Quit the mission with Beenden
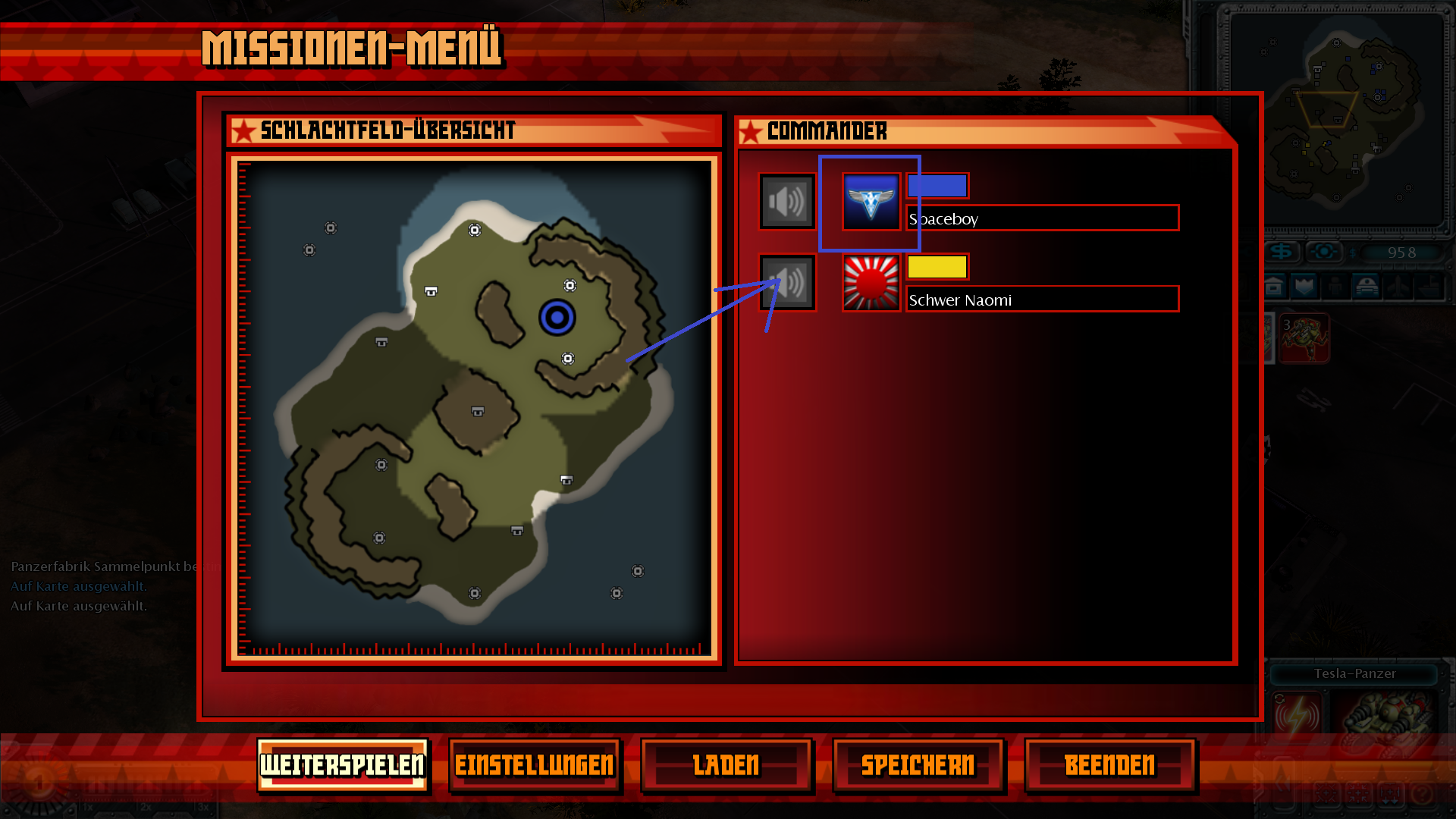1456x819 pixels. click(1110, 765)
